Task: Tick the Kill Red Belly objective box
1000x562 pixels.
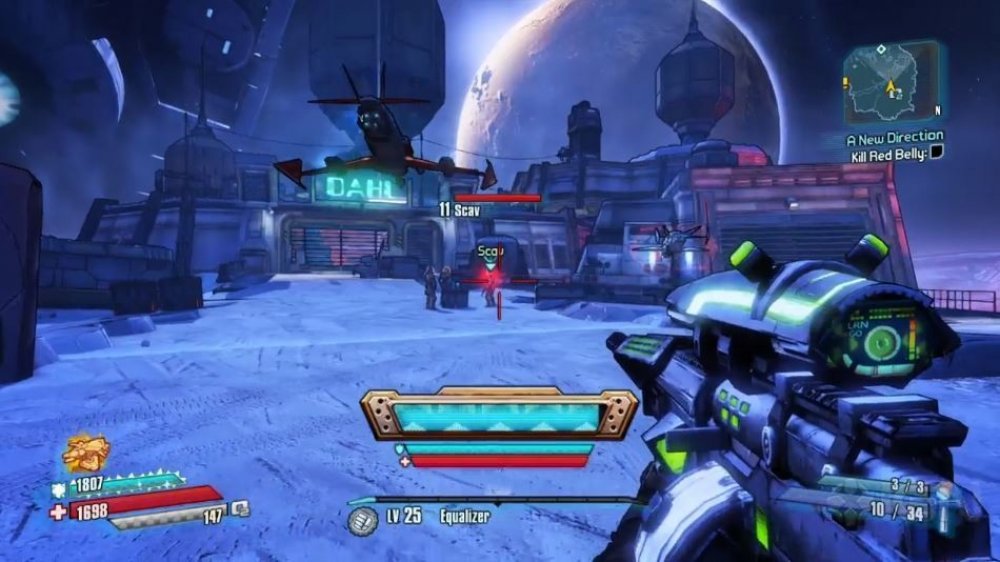Action: (x=936, y=152)
